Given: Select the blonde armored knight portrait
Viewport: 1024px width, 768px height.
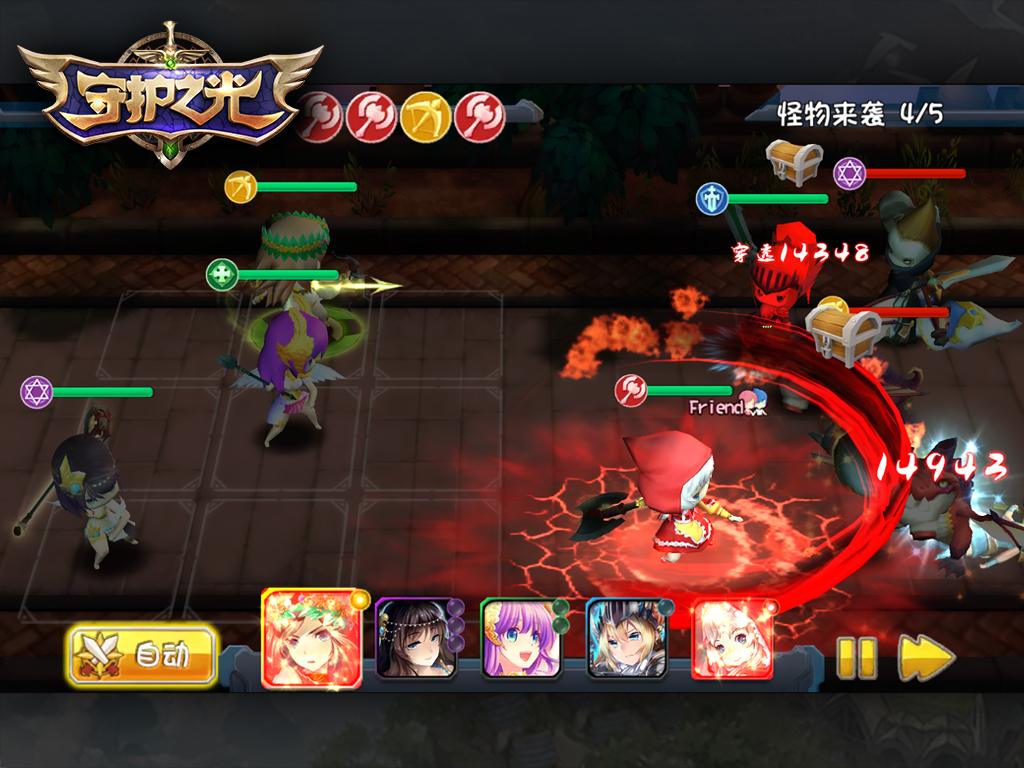Looking at the screenshot, I should click(626, 639).
